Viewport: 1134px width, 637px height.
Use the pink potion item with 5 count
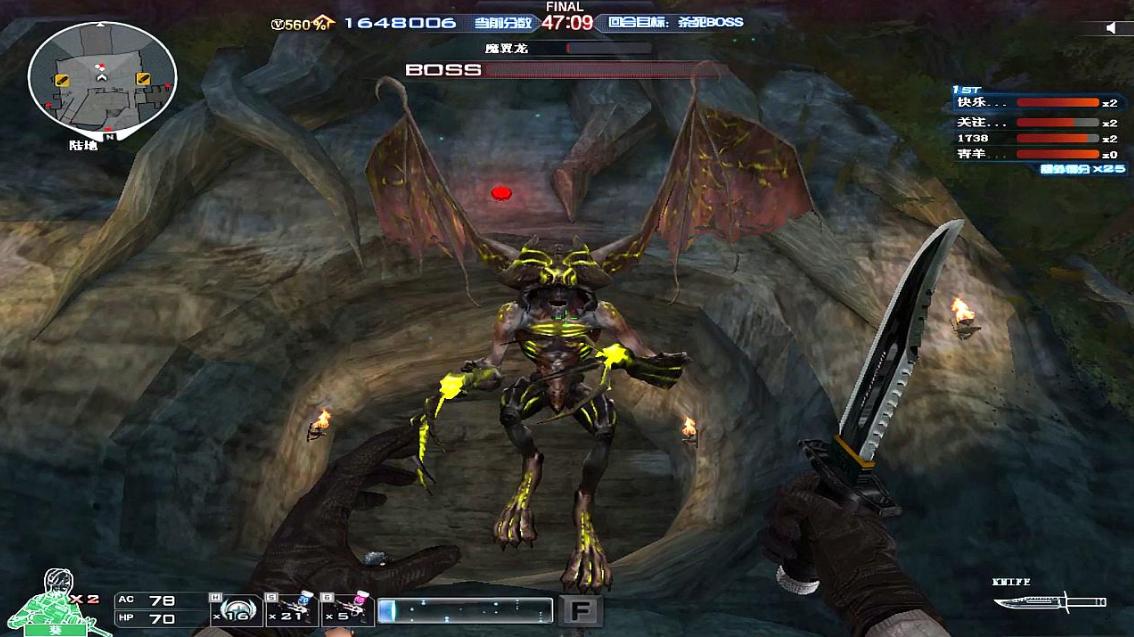[x=348, y=609]
